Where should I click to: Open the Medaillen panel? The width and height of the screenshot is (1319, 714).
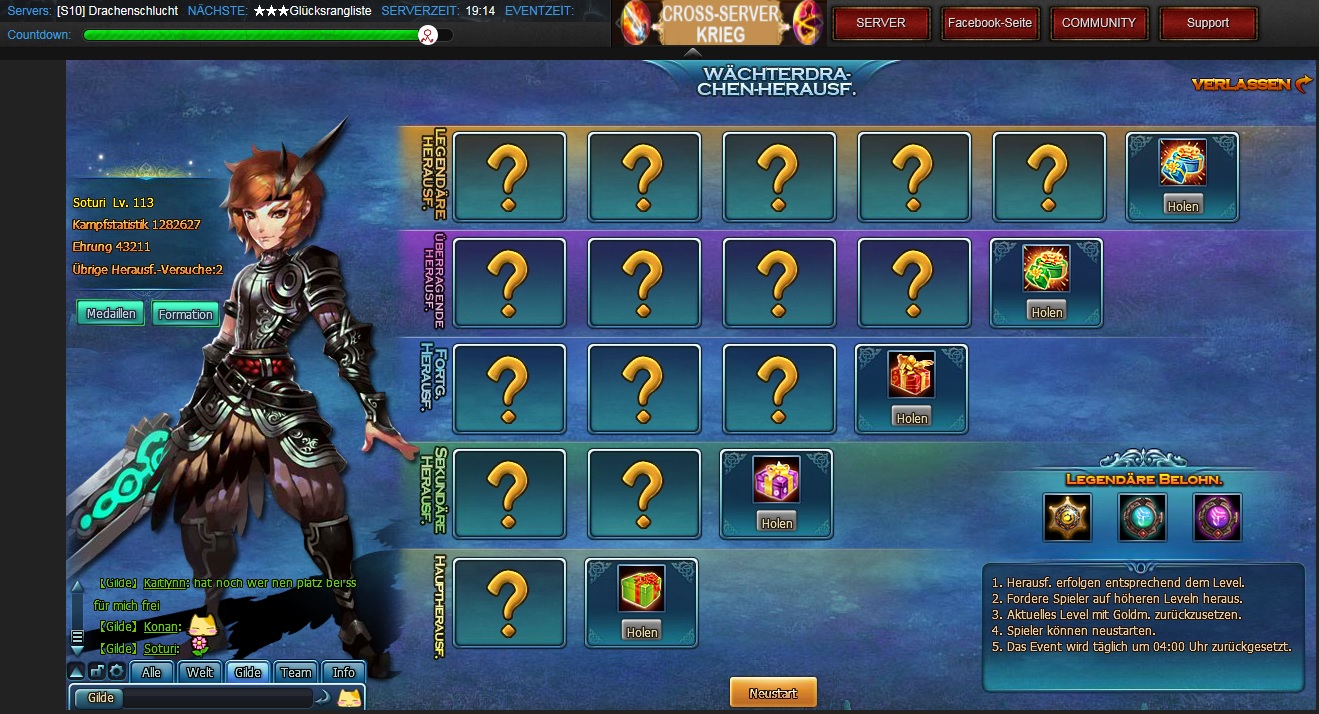111,314
